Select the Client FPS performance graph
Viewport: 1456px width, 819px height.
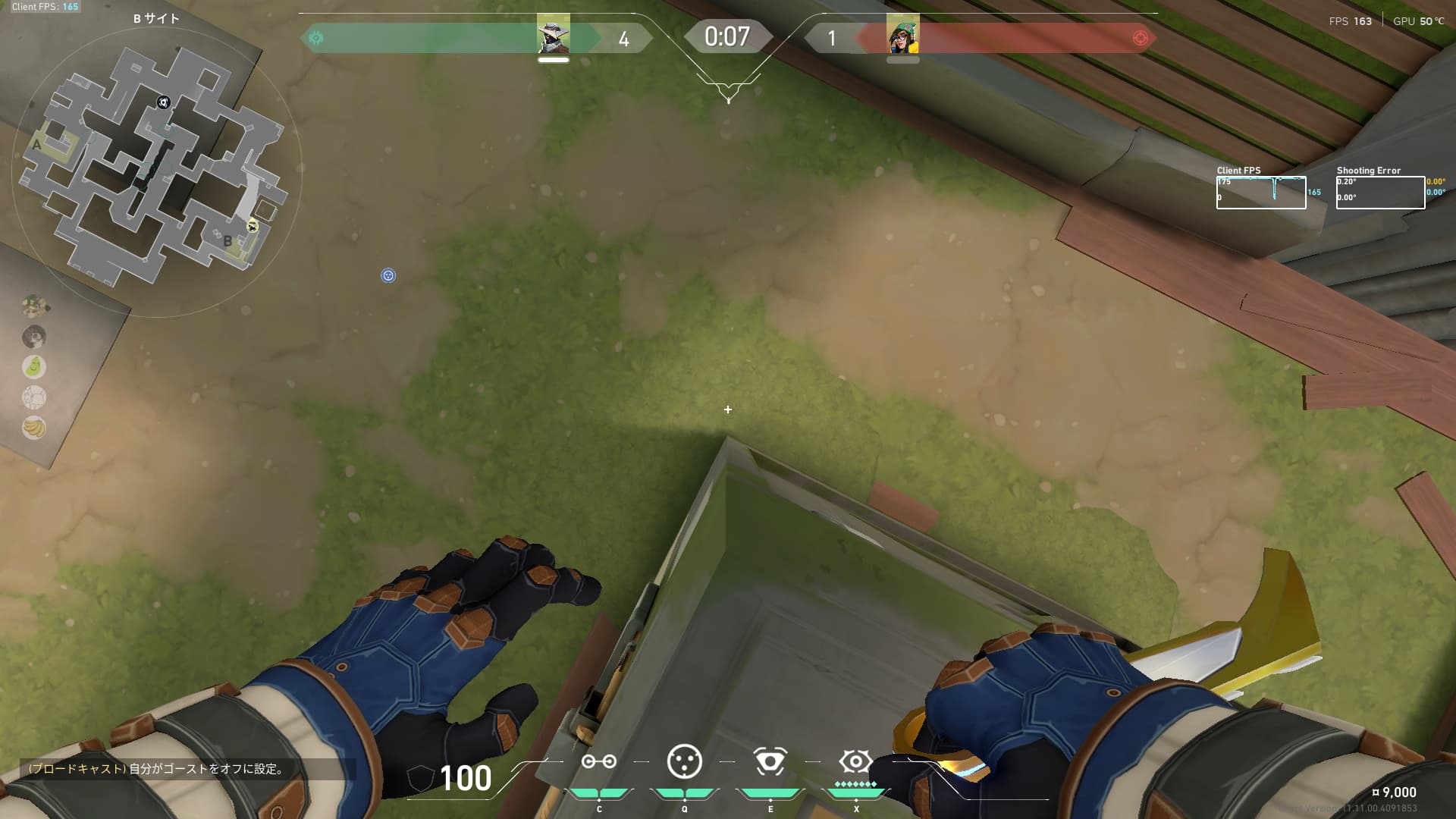(1260, 193)
